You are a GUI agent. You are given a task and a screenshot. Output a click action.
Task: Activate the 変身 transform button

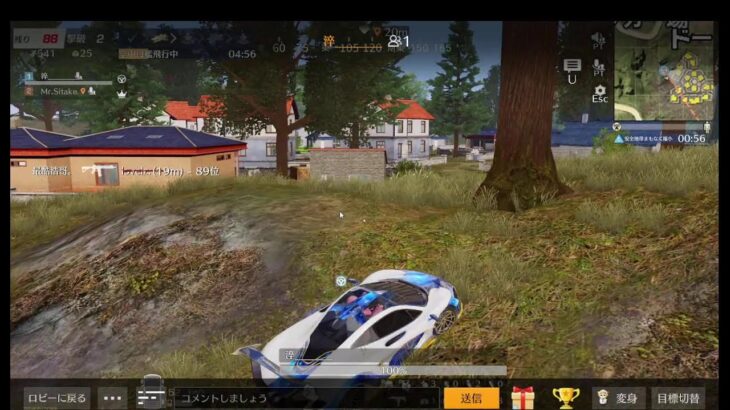(618, 398)
